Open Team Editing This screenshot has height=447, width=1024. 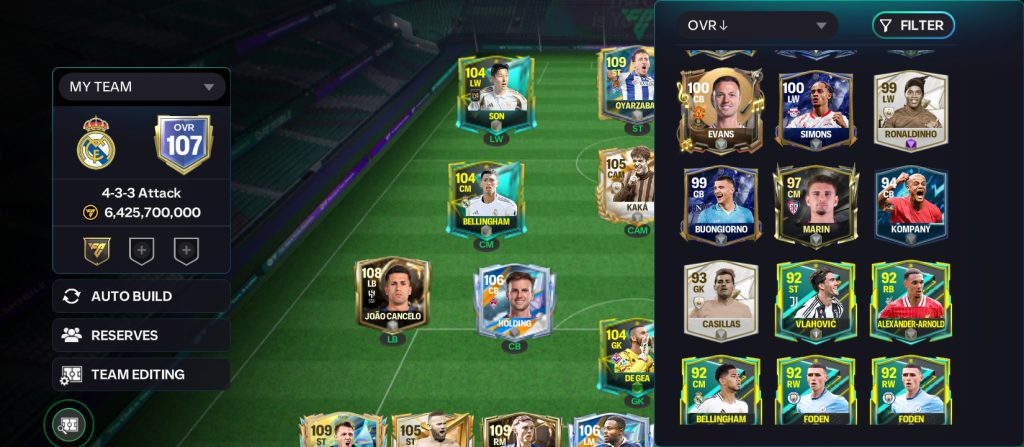click(141, 374)
